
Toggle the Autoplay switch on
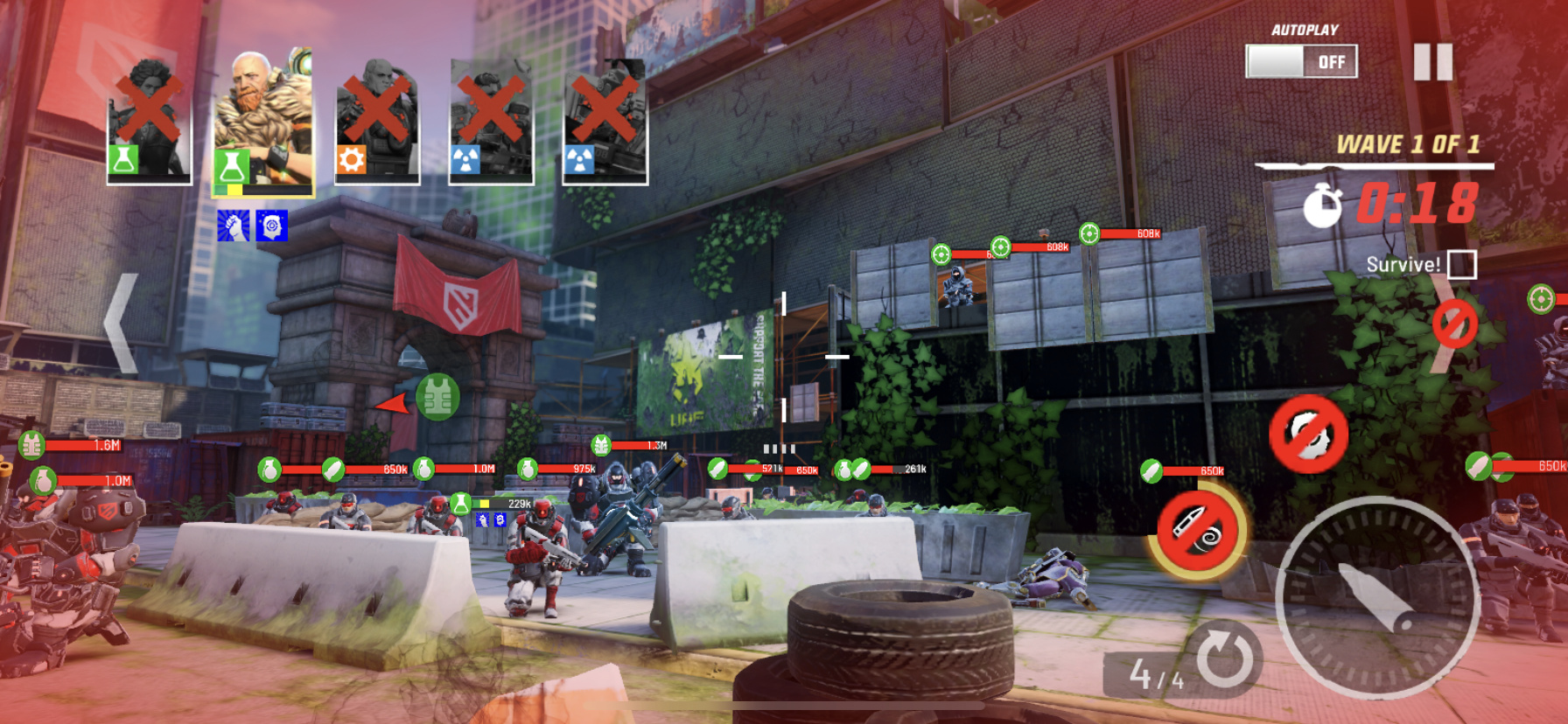(1301, 61)
